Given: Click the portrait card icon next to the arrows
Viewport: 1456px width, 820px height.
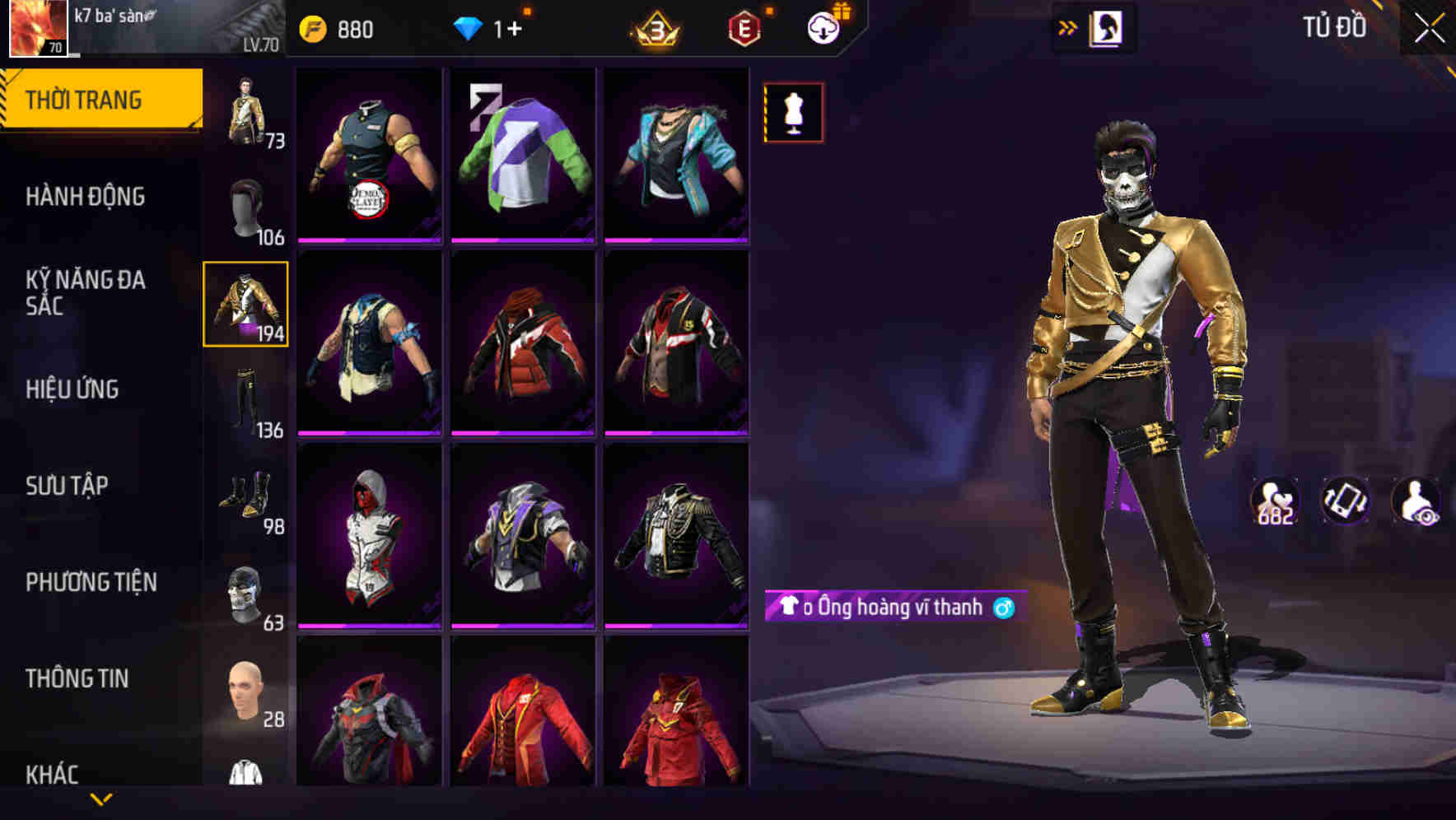Looking at the screenshot, I should [x=1106, y=27].
